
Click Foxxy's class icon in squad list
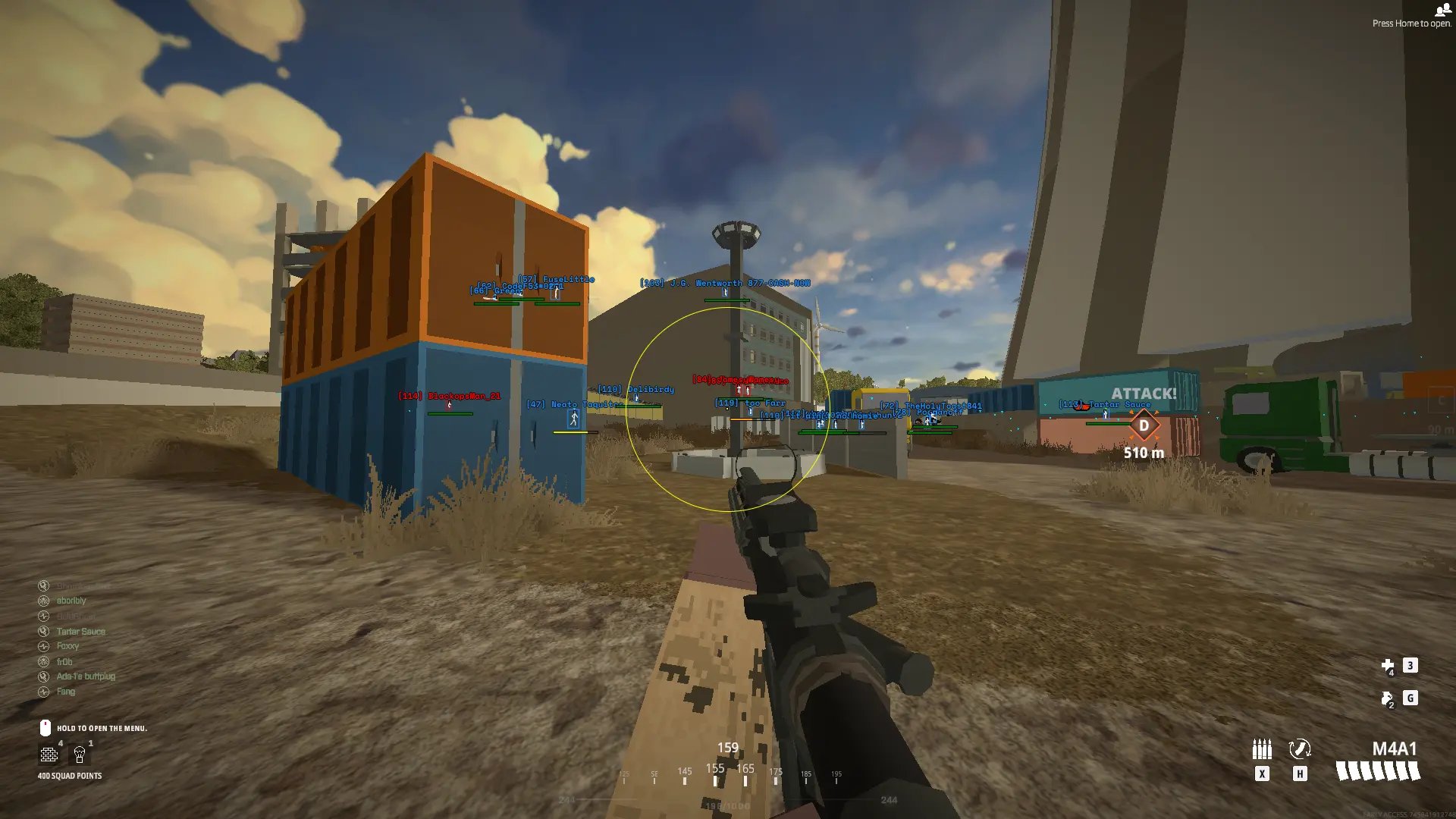pos(43,645)
